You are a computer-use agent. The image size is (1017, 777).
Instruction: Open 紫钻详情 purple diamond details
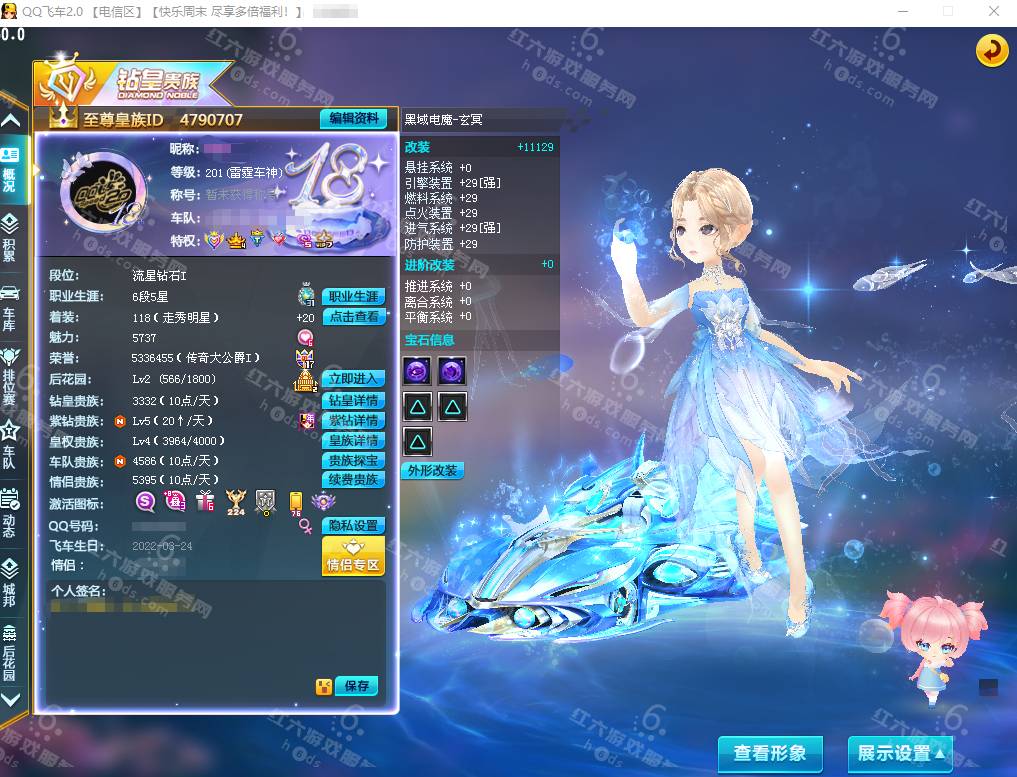coord(353,421)
